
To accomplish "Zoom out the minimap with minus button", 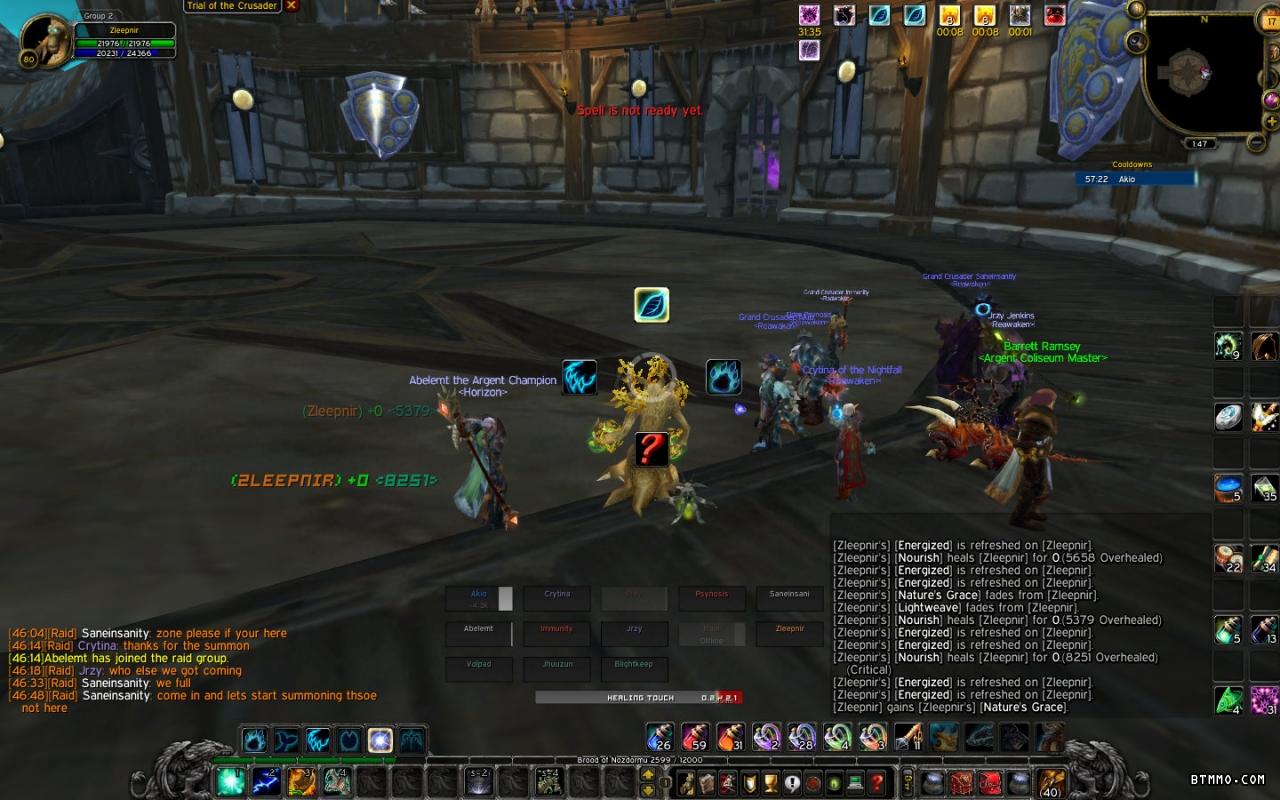I will coord(1256,142).
